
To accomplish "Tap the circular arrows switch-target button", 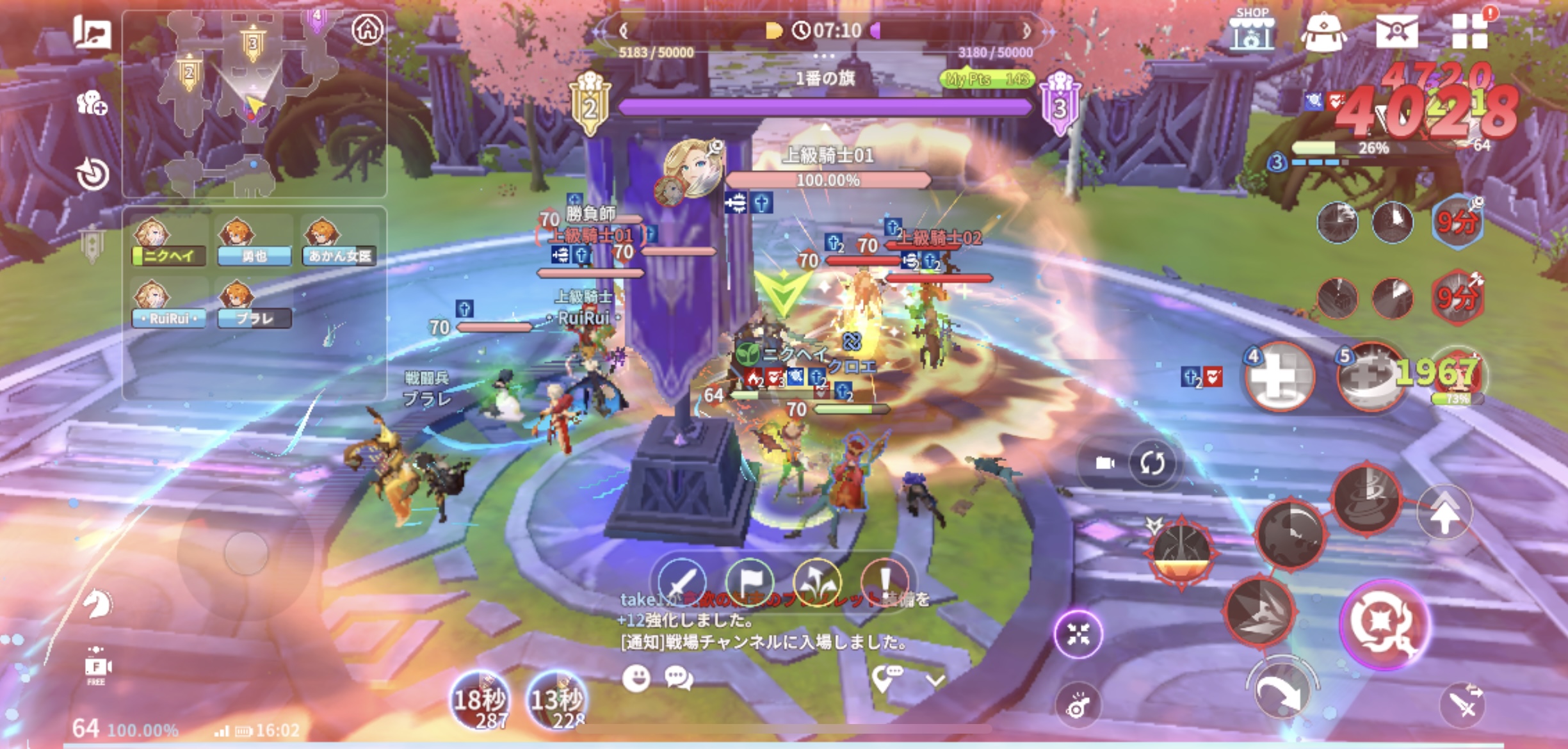I will tap(1152, 463).
